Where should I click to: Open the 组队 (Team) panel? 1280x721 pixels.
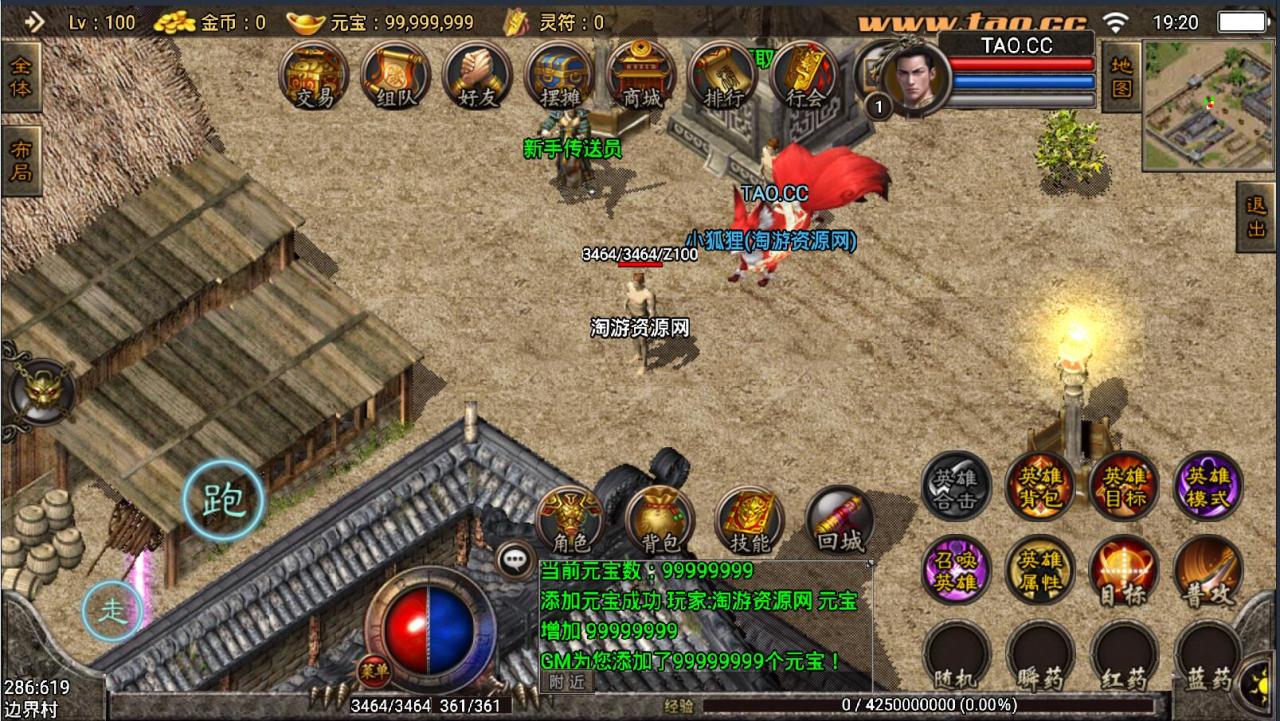(x=396, y=76)
